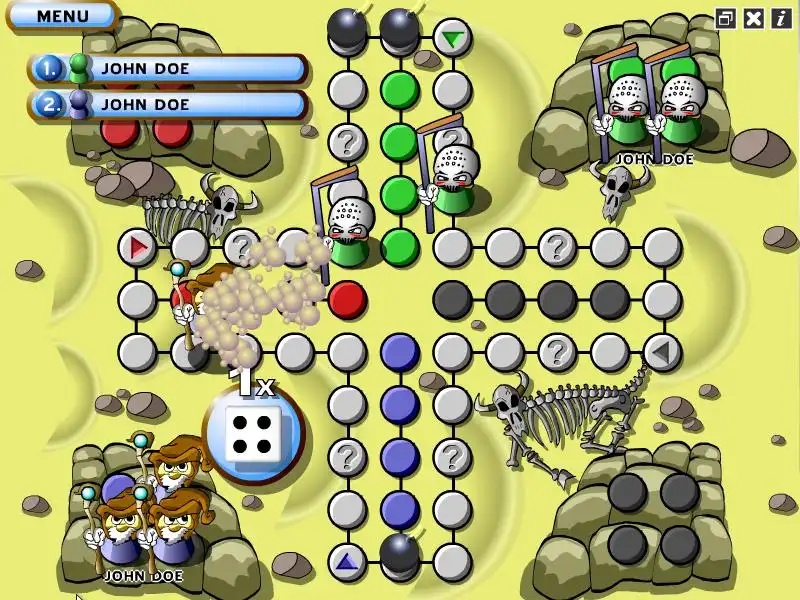Viewport: 800px width, 600px height.
Task: Roll the dice showing four
Action: point(251,433)
